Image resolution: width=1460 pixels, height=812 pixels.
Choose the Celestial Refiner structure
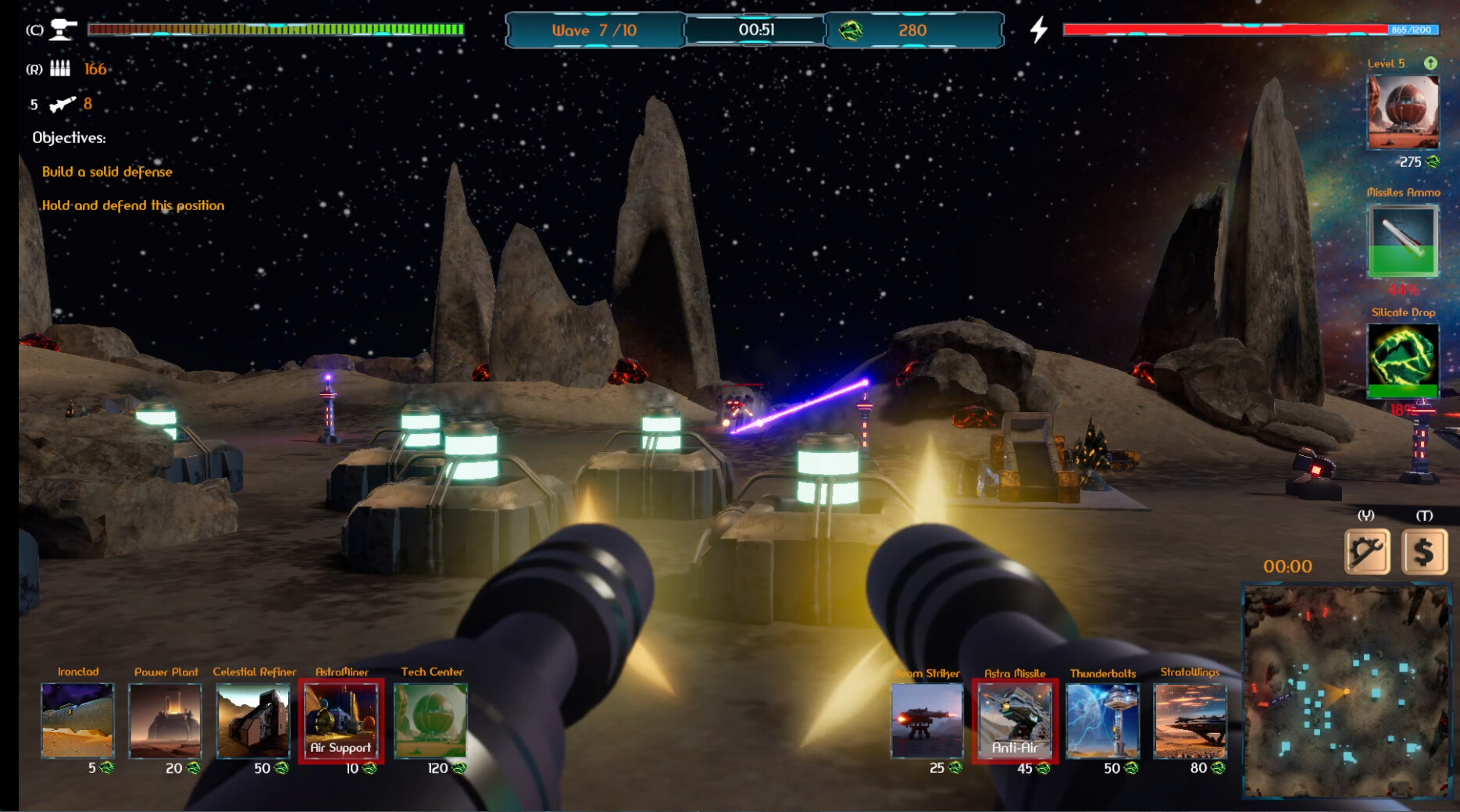pos(255,720)
